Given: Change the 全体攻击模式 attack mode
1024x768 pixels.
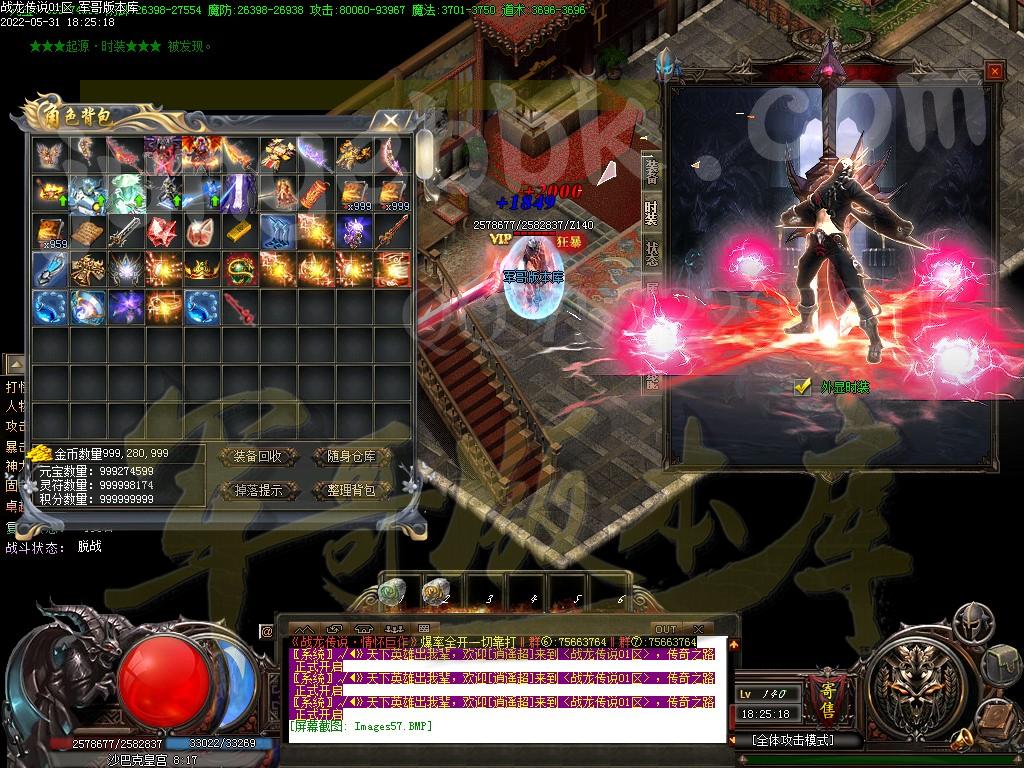Looking at the screenshot, I should 792,741.
